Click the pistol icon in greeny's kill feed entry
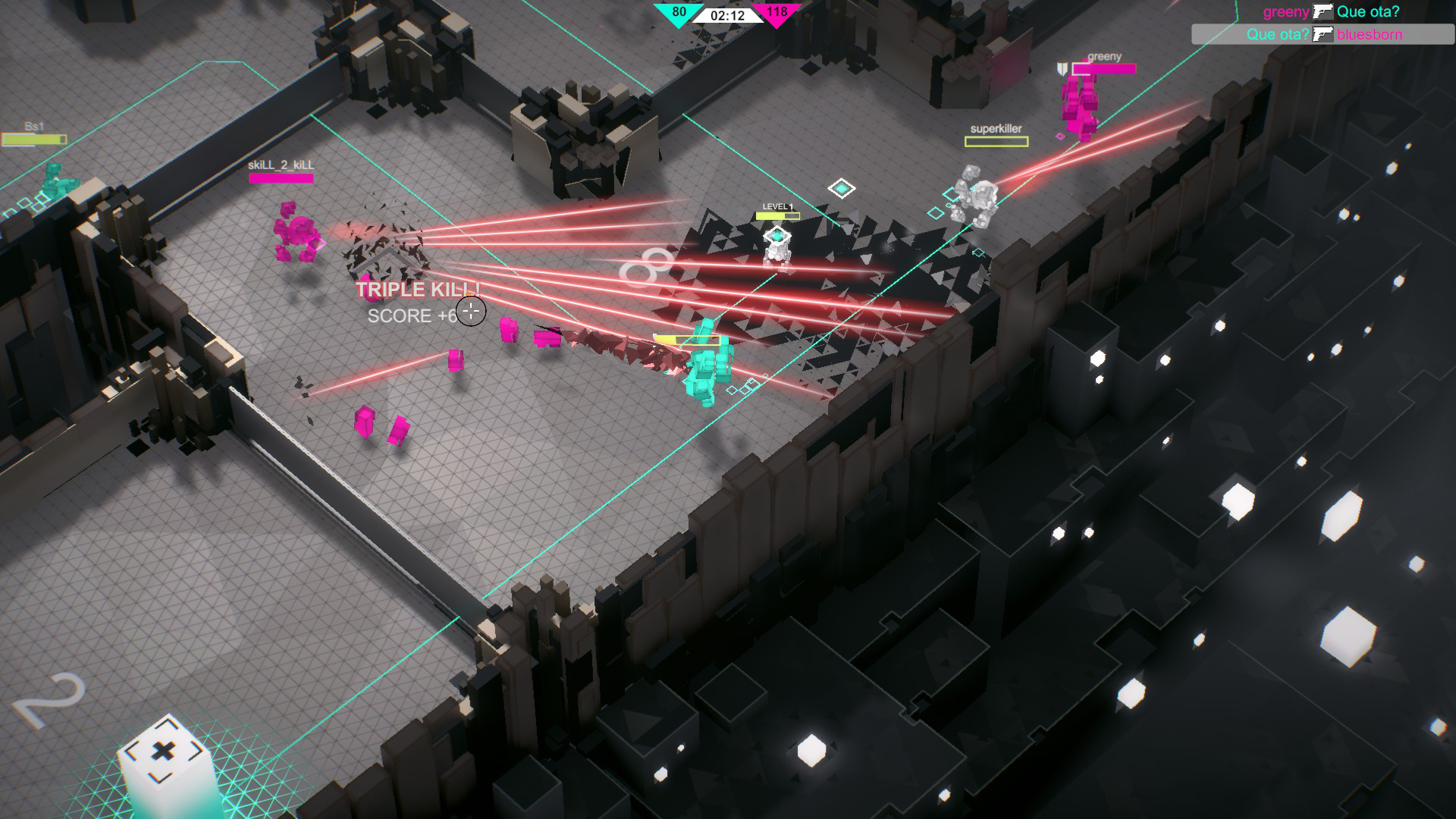Viewport: 1456px width, 819px height. [1323, 12]
